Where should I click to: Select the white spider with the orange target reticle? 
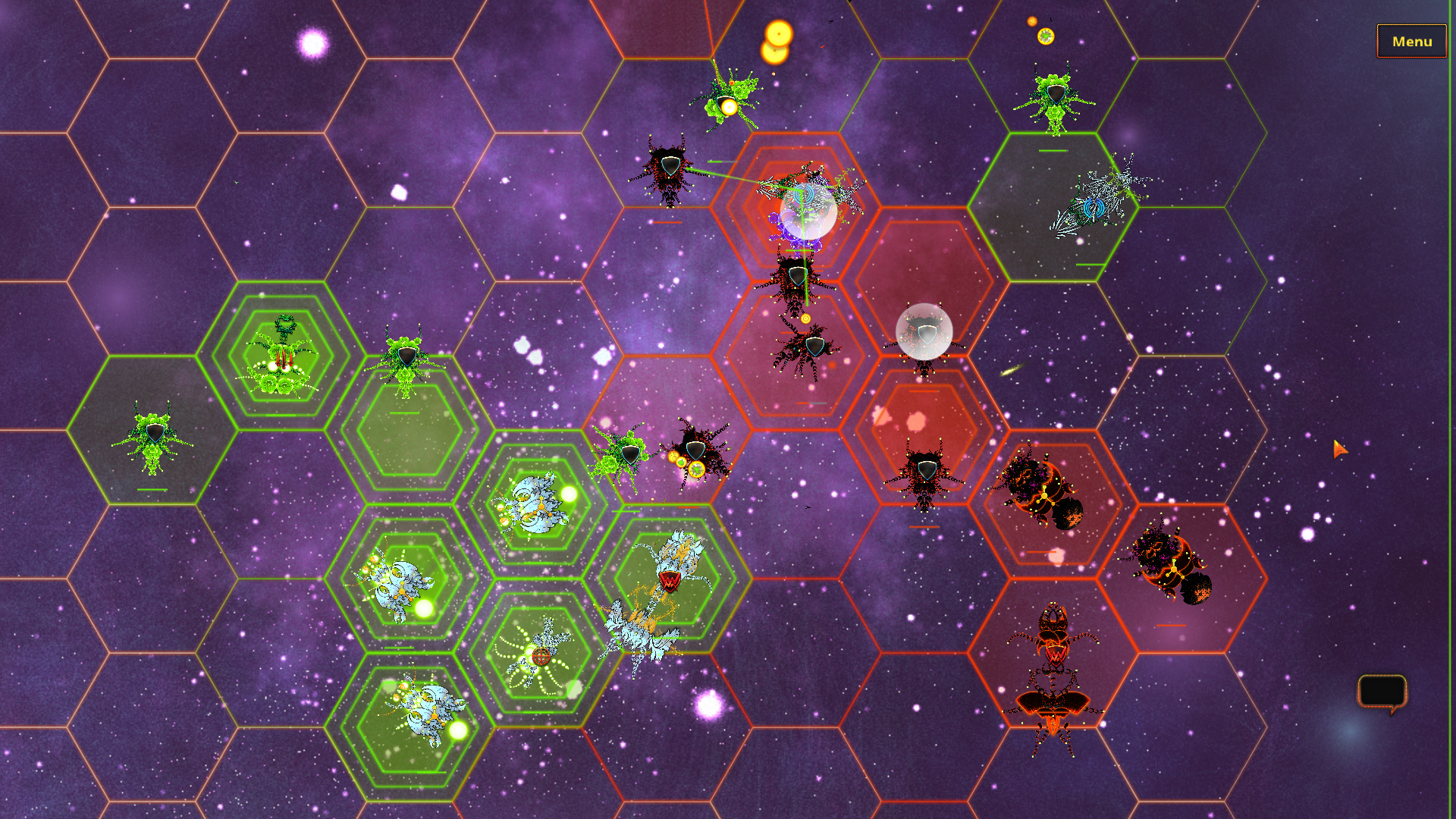click(540, 656)
